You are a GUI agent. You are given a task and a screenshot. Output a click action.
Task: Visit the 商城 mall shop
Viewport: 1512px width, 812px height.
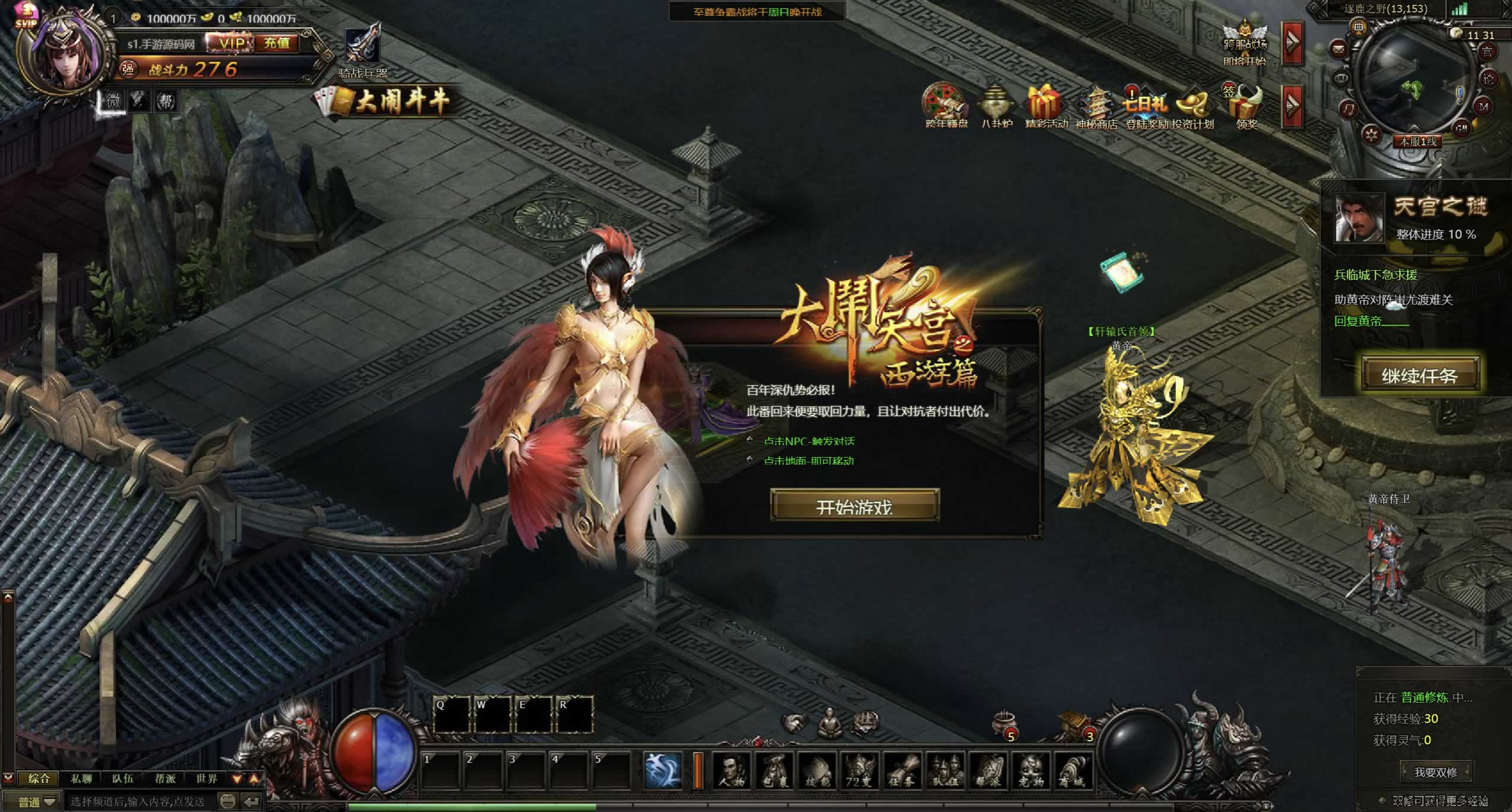pos(1073,770)
